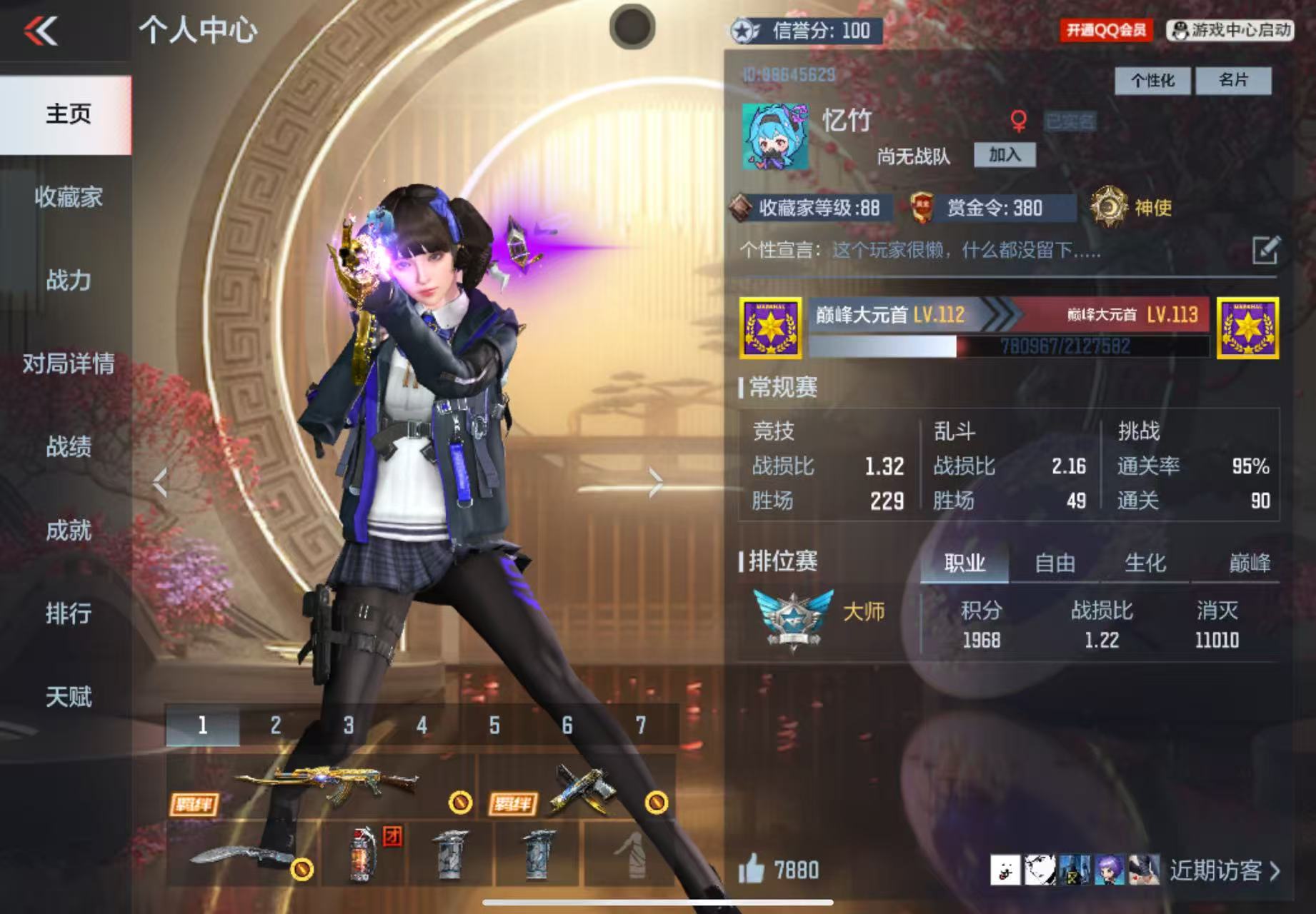Viewport: 1316px width, 914px height.
Task: Join a team with the 加入 button
Action: click(1005, 155)
